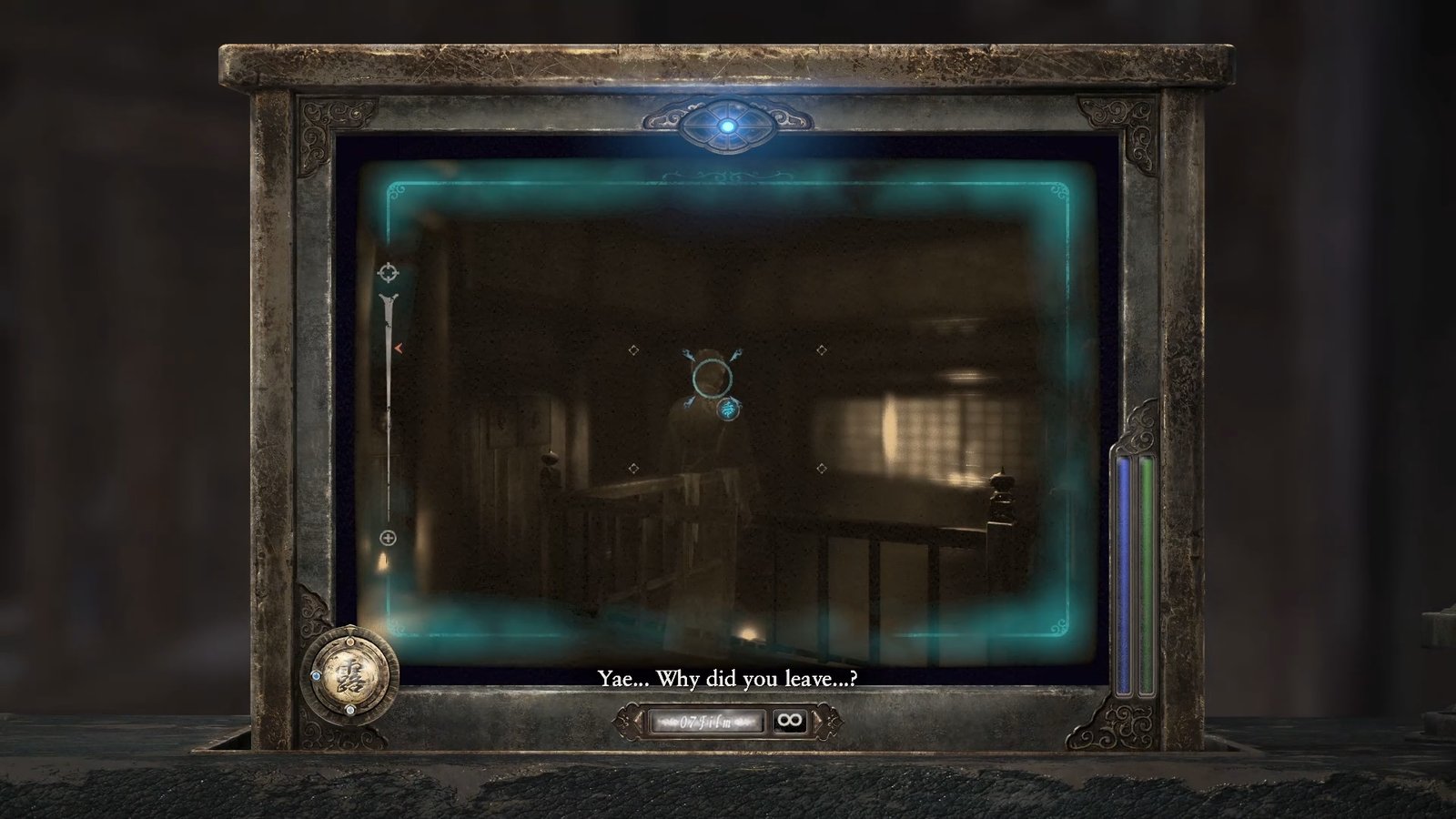Image resolution: width=1456 pixels, height=819 pixels.
Task: Toggle the orb beneath the spirit medallion
Action: (x=349, y=710)
